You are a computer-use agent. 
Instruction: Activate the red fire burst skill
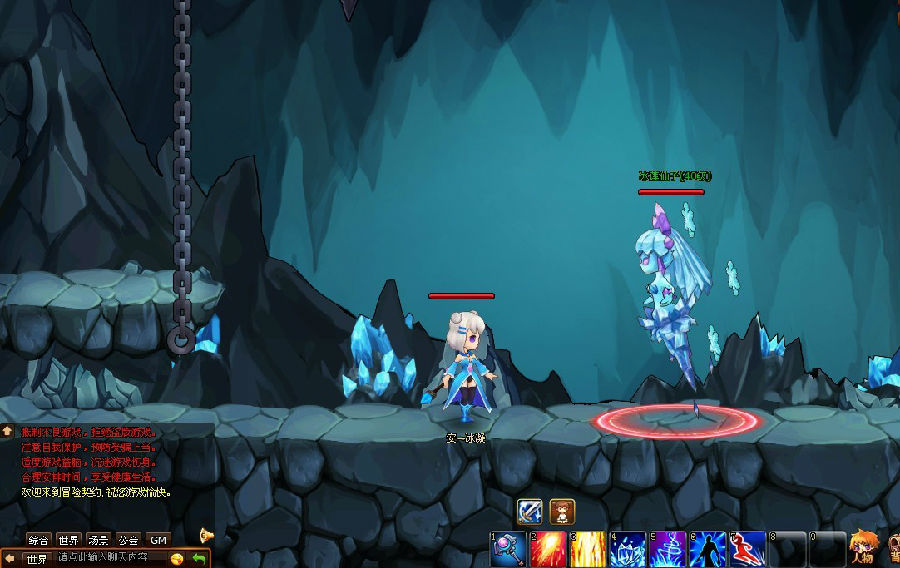coord(548,549)
